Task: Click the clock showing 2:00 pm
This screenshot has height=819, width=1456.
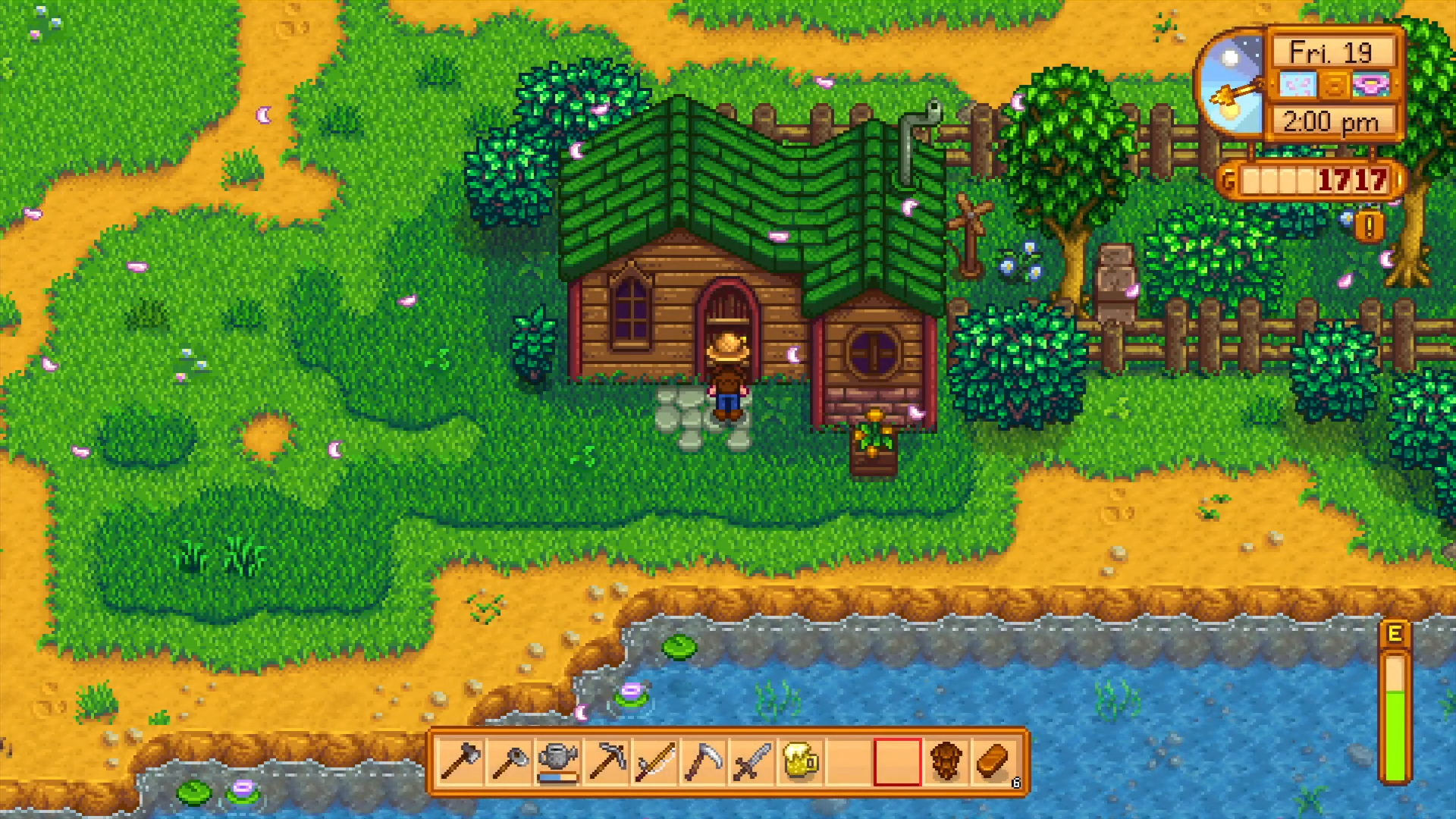Action: coord(1332,121)
